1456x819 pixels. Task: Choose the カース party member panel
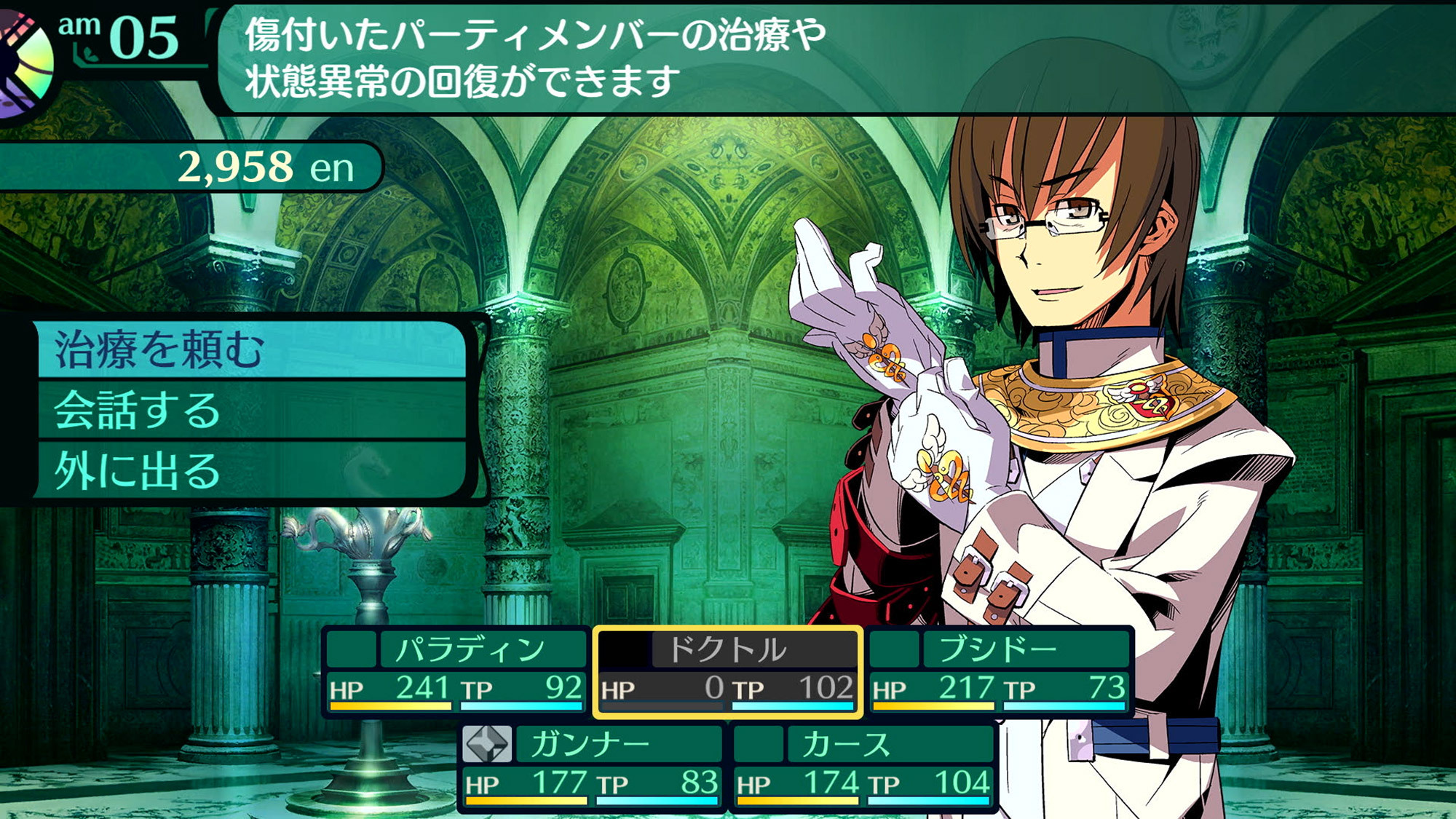(863, 766)
